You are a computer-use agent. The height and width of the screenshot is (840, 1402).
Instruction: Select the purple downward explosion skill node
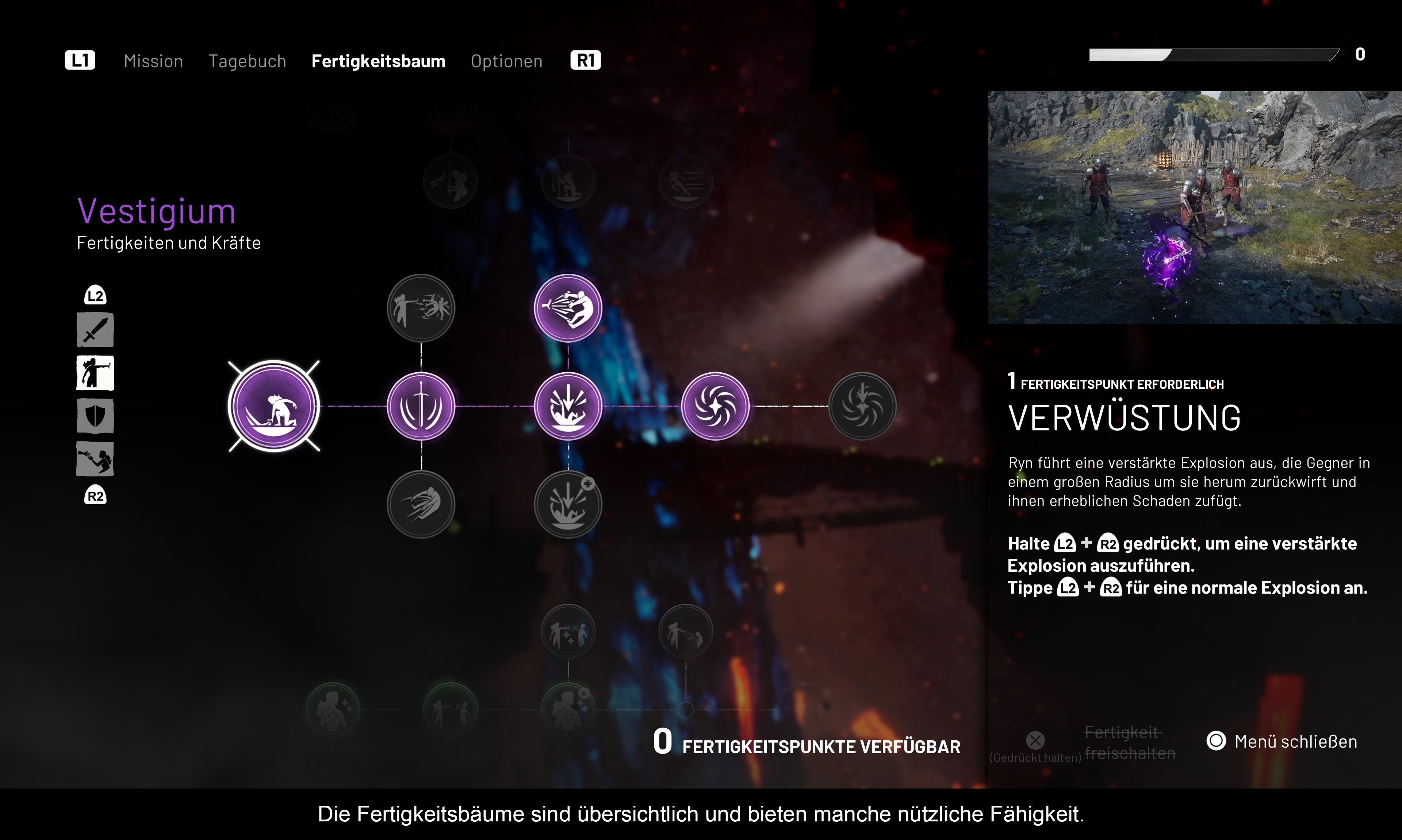click(x=568, y=406)
